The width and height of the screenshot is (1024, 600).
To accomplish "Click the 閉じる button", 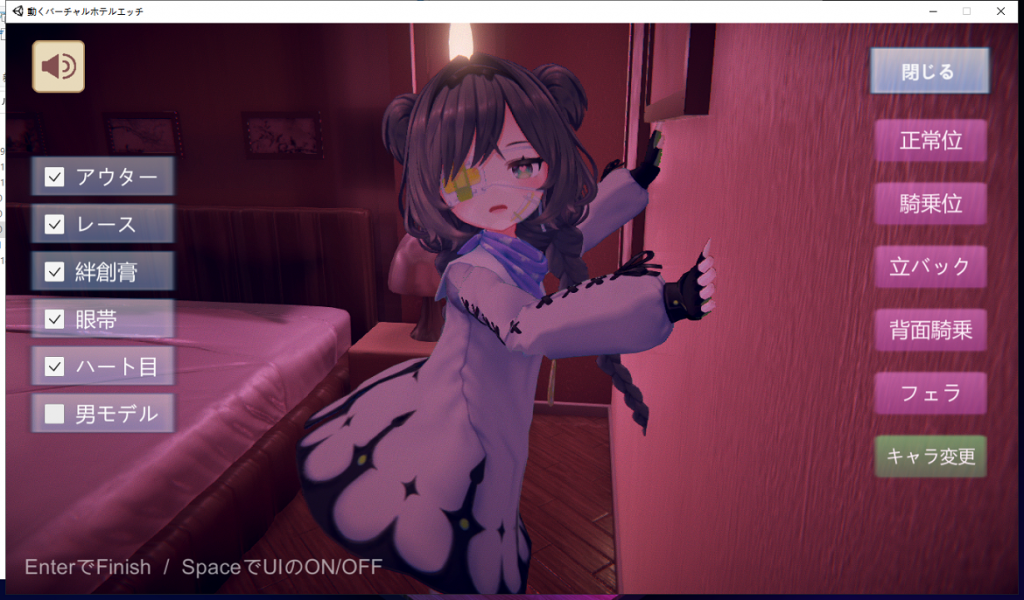I will [928, 72].
